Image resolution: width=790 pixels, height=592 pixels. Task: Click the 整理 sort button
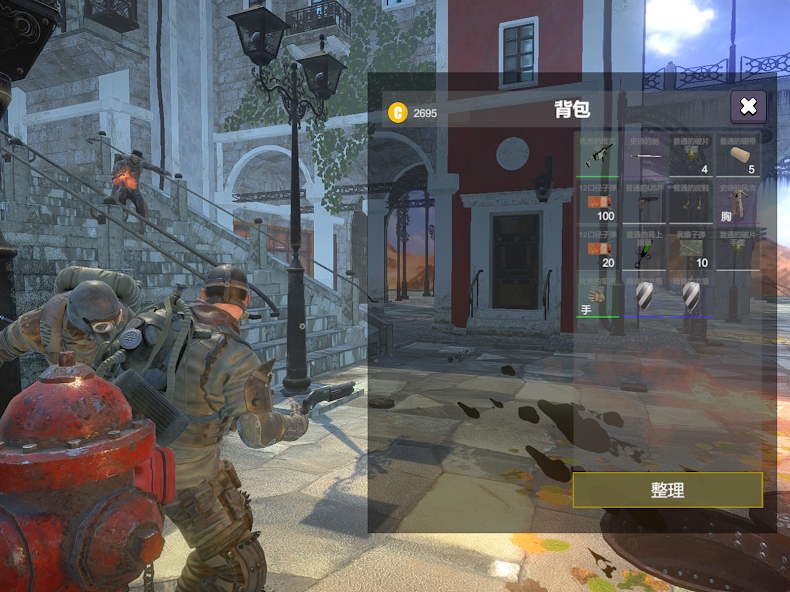click(667, 490)
